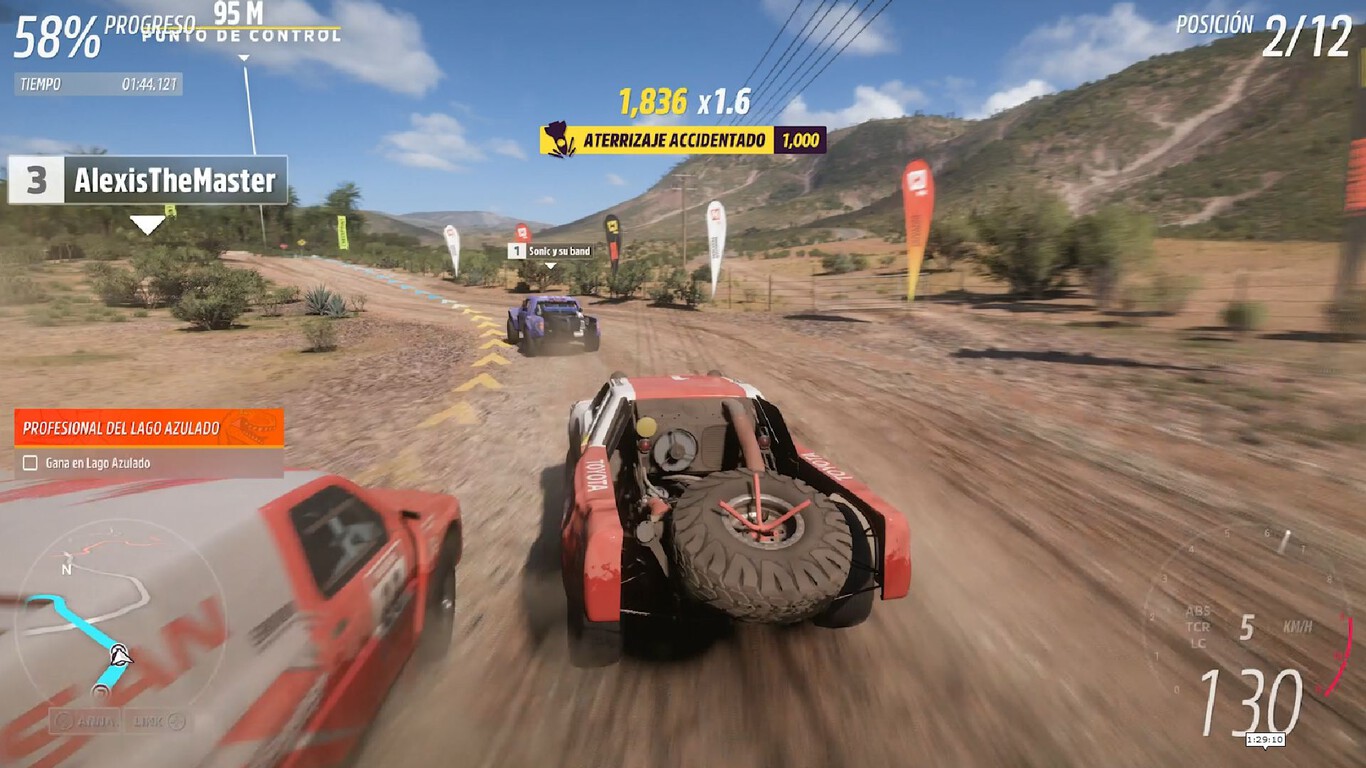Tick the Gana en Lago Azulado checkbox
This screenshot has width=1366, height=768.
(x=31, y=461)
